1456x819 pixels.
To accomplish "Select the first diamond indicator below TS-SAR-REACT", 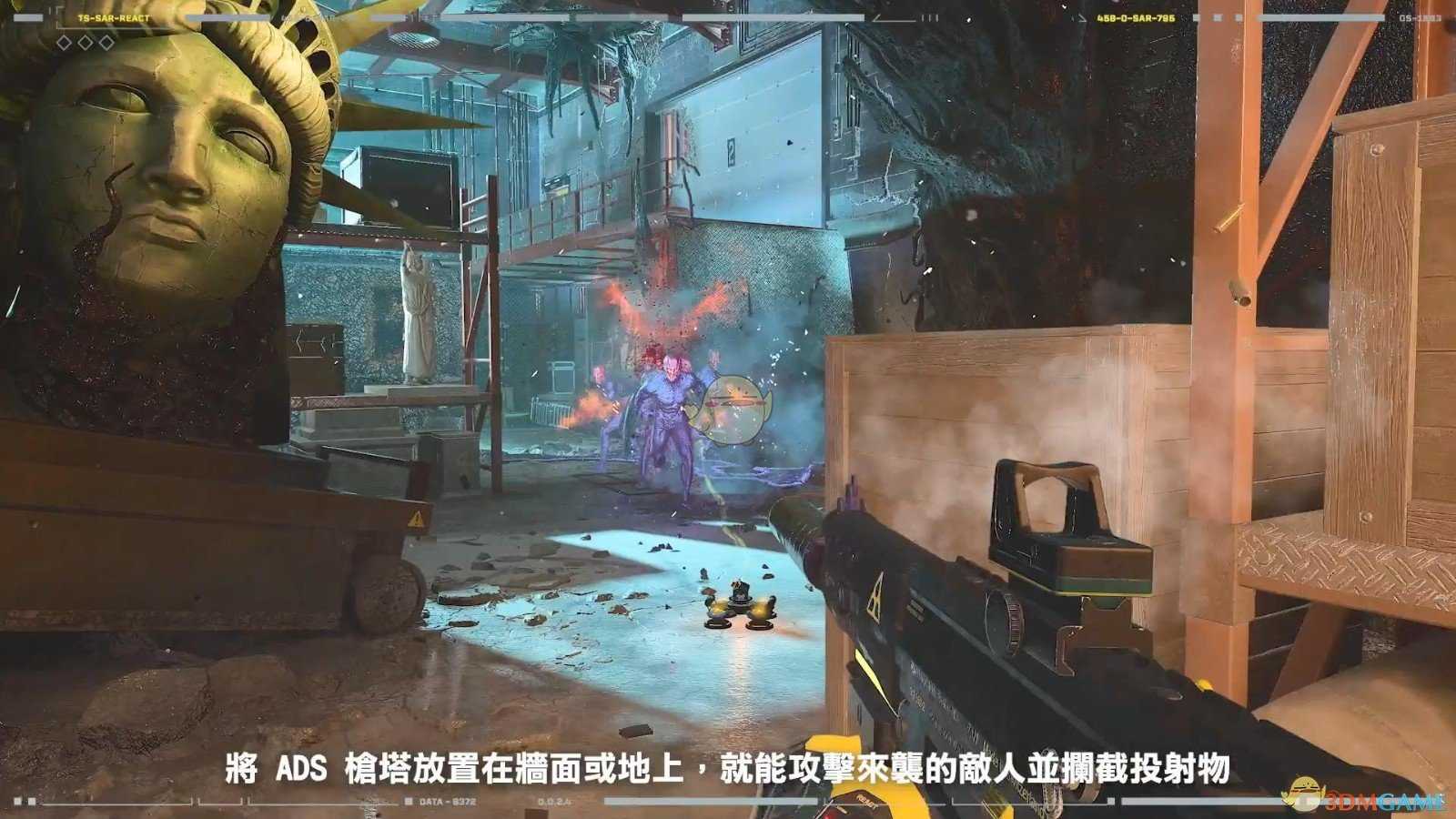I will (x=63, y=43).
